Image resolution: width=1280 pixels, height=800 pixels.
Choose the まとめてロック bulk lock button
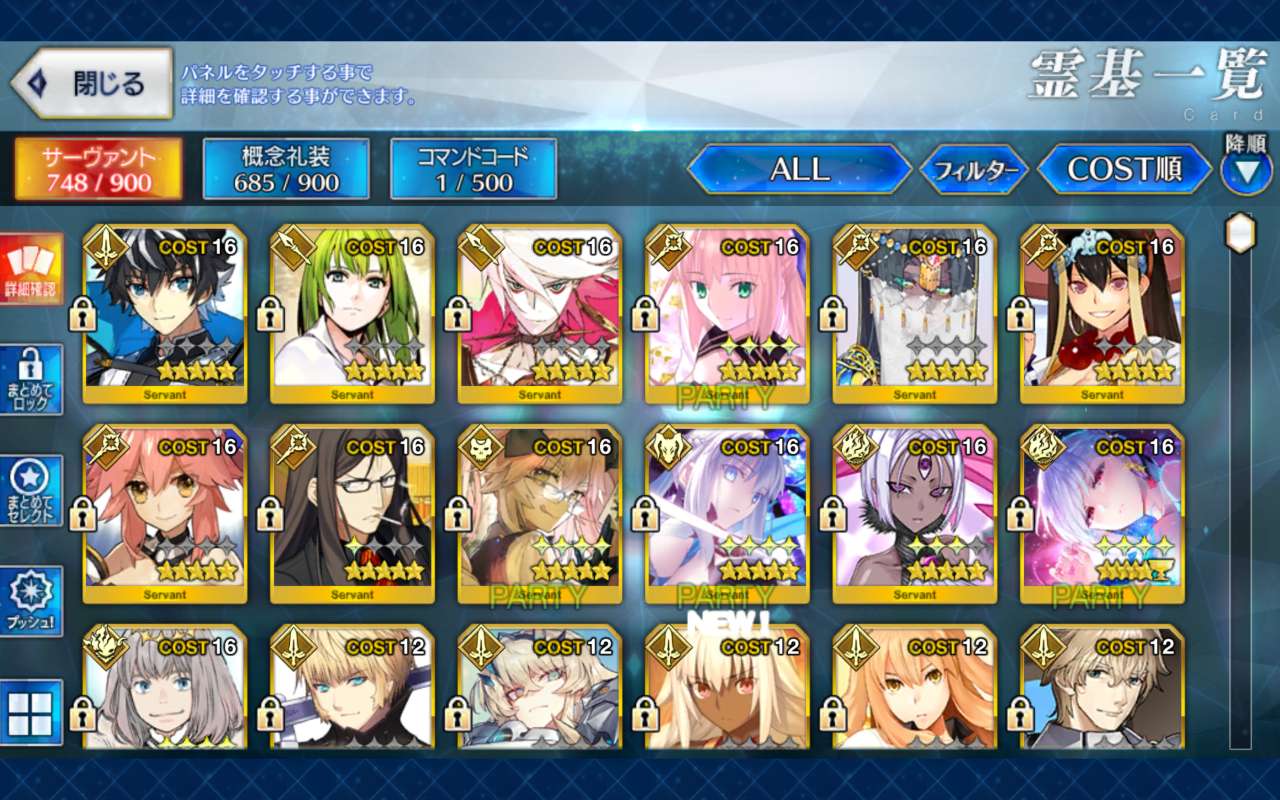31,380
